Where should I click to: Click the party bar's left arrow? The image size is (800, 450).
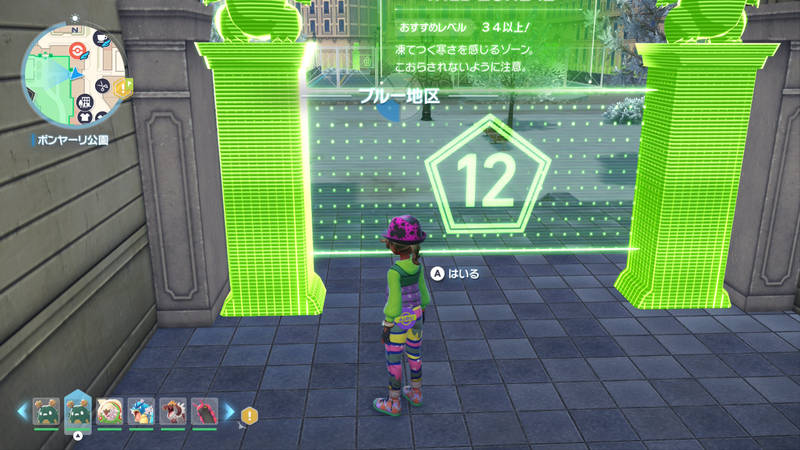(x=22, y=411)
